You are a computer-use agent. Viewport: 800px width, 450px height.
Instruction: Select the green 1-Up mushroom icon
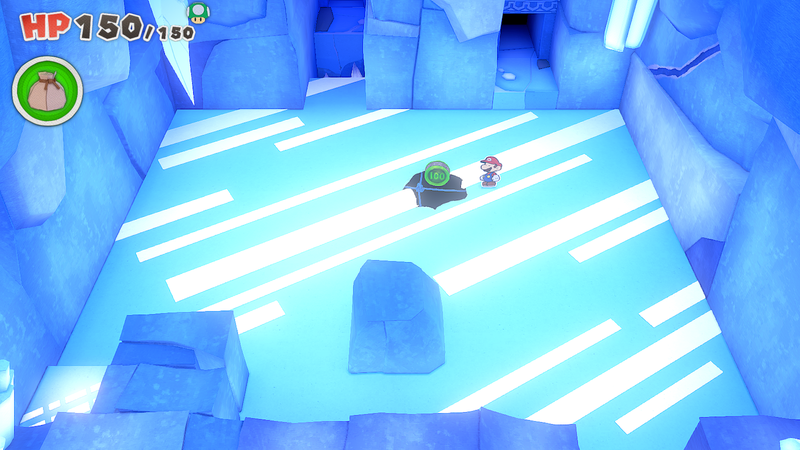click(199, 11)
